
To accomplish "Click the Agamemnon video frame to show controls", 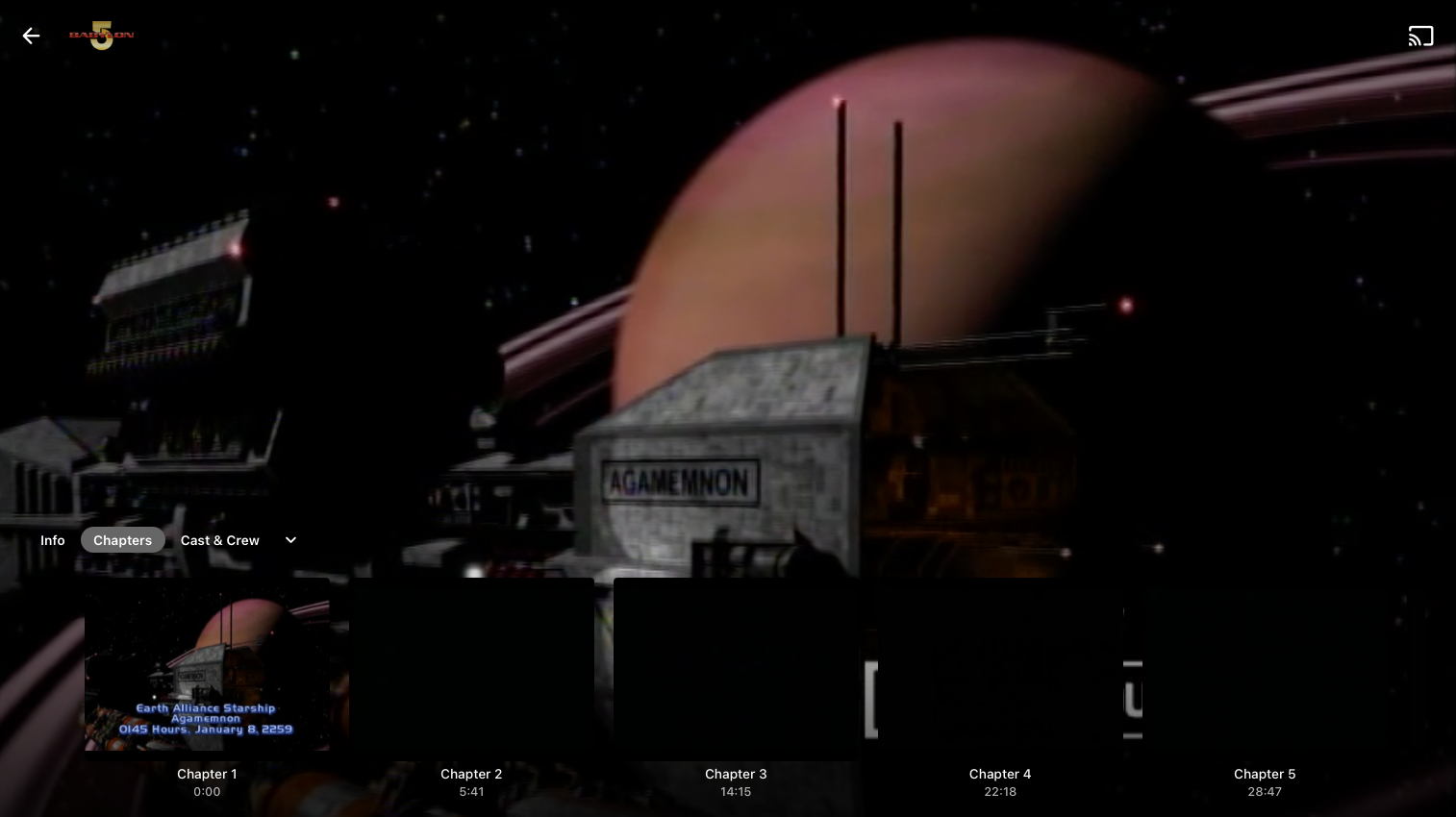I will (728, 288).
